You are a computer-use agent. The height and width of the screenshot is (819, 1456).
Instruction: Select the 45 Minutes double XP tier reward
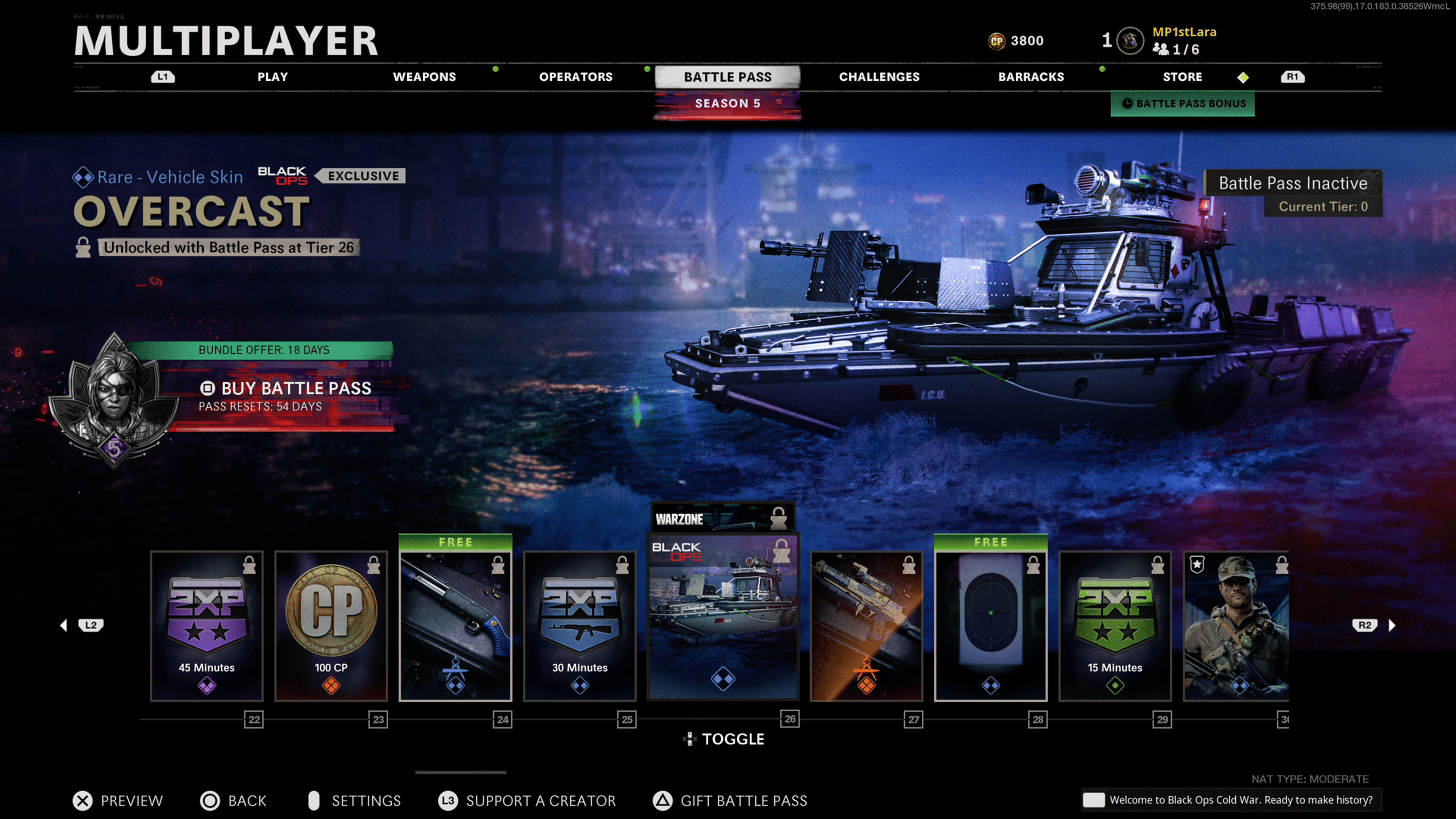point(207,626)
